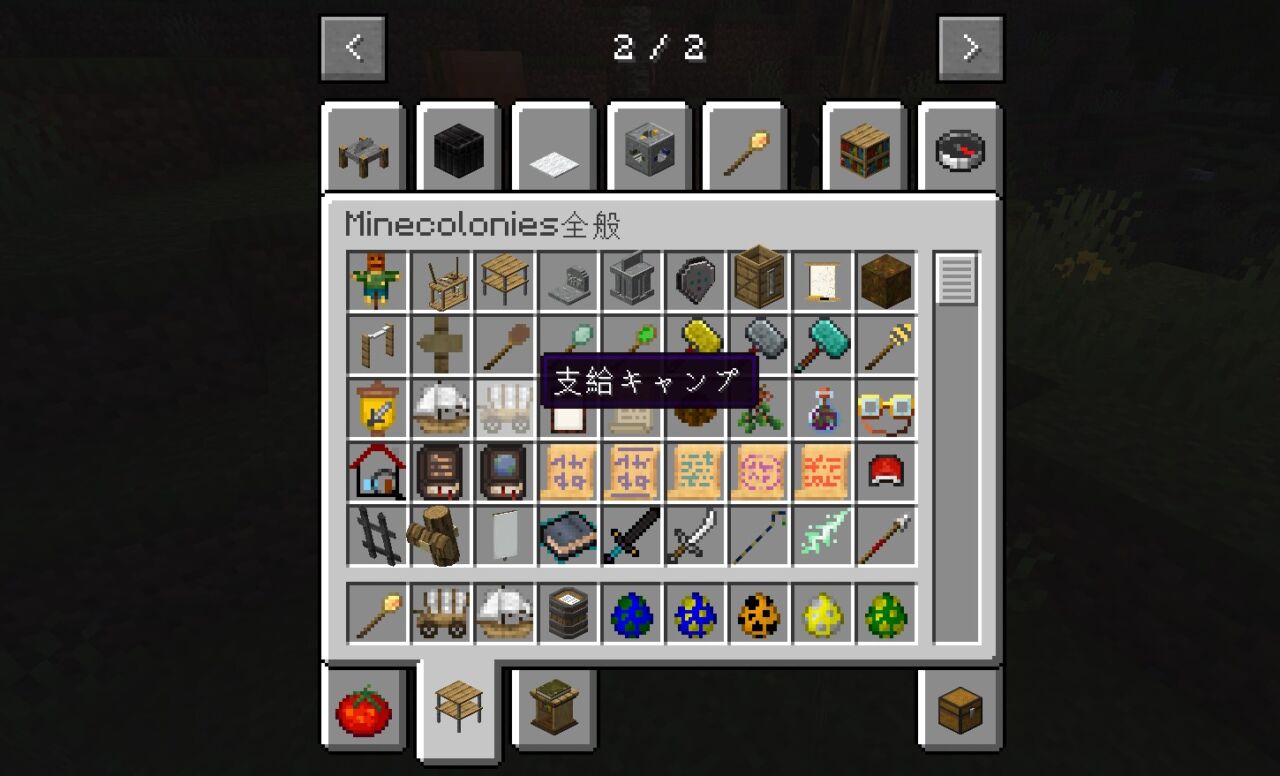Image resolution: width=1280 pixels, height=776 pixels.
Task: Select the blue spawn egg with dark spots
Action: (633, 613)
